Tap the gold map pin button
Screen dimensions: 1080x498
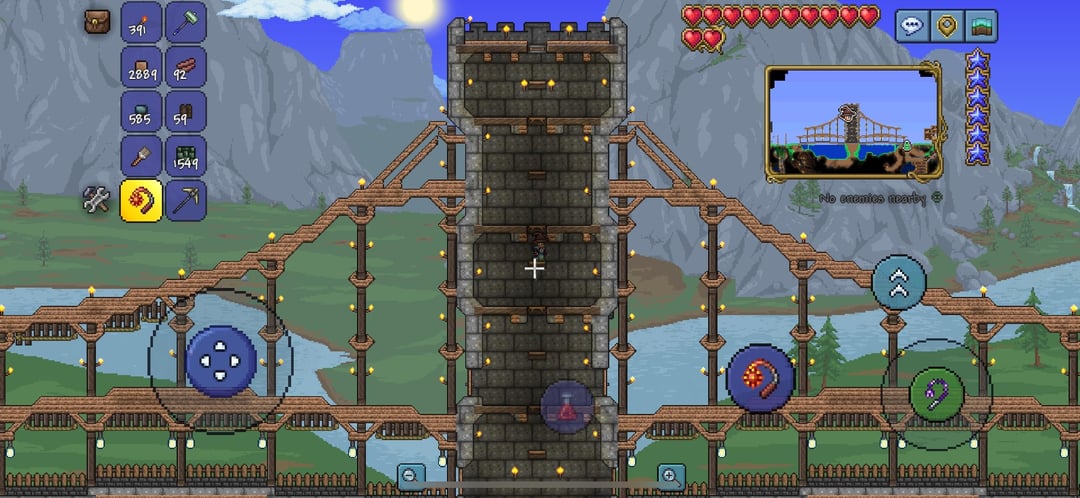pyautogui.click(x=945, y=26)
